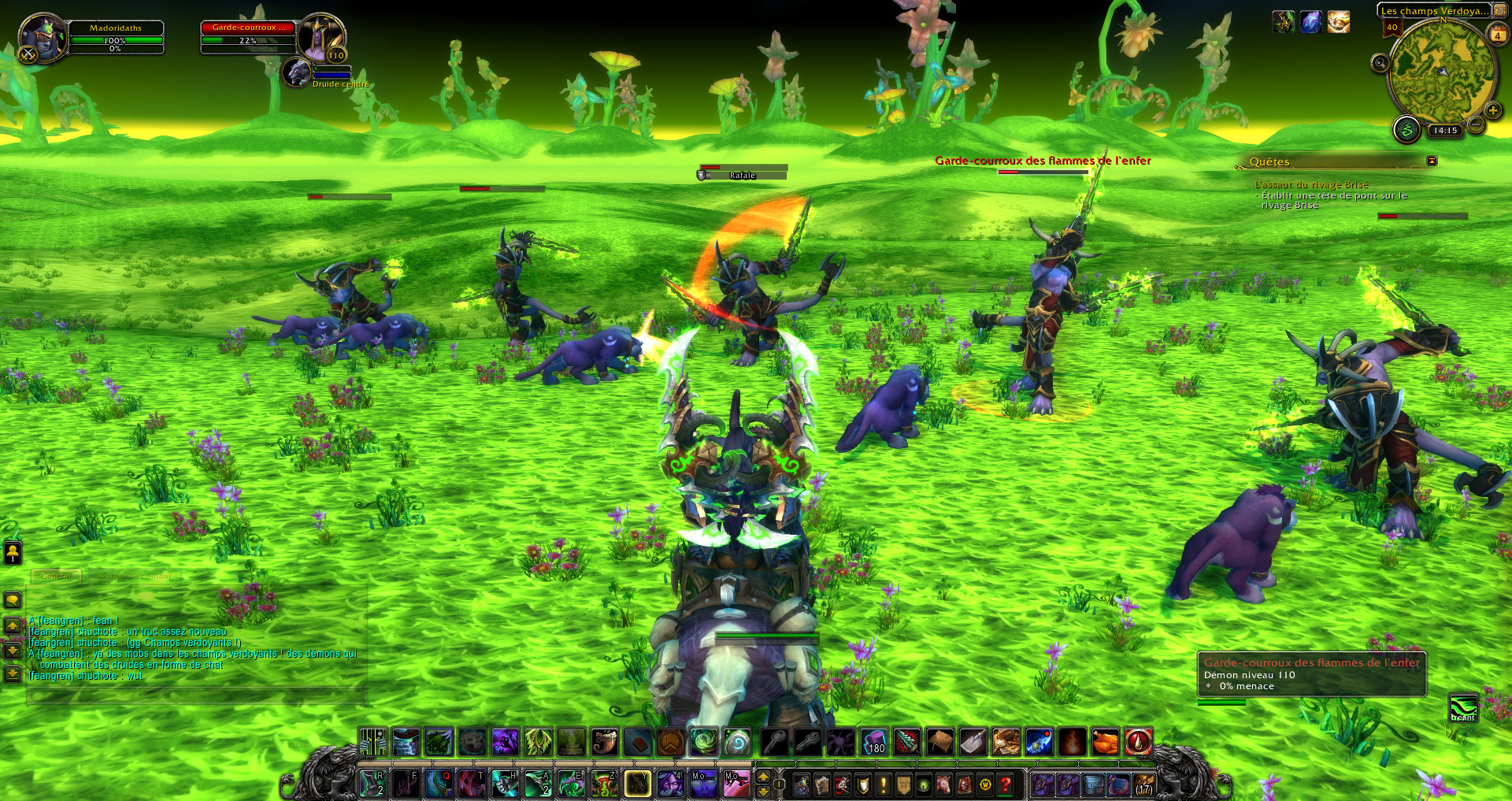Open the minimap tracking magnifying glass menu
This screenshot has height=801, width=1512.
pyautogui.click(x=1381, y=64)
